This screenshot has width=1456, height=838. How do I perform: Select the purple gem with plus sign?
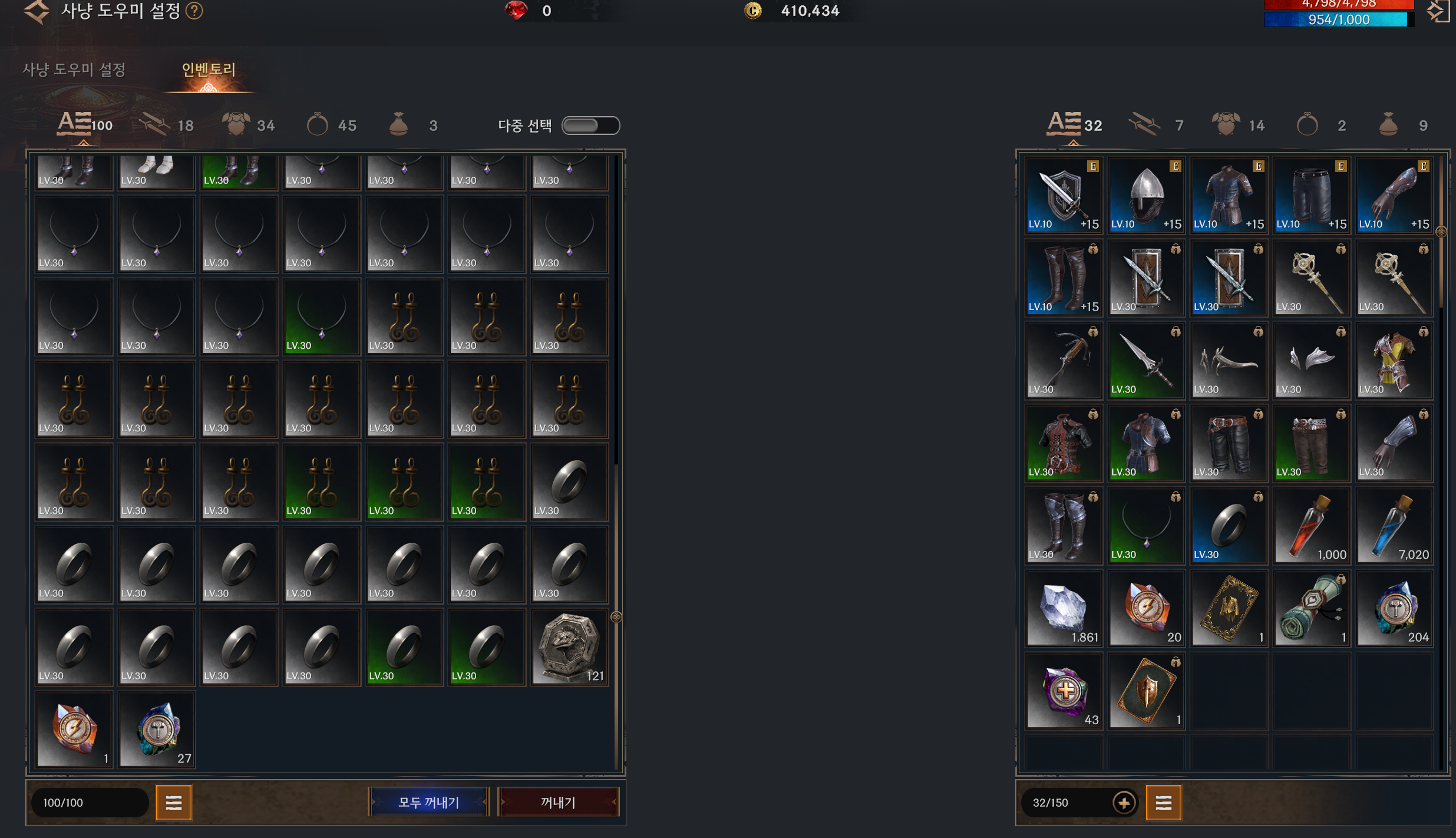1064,691
